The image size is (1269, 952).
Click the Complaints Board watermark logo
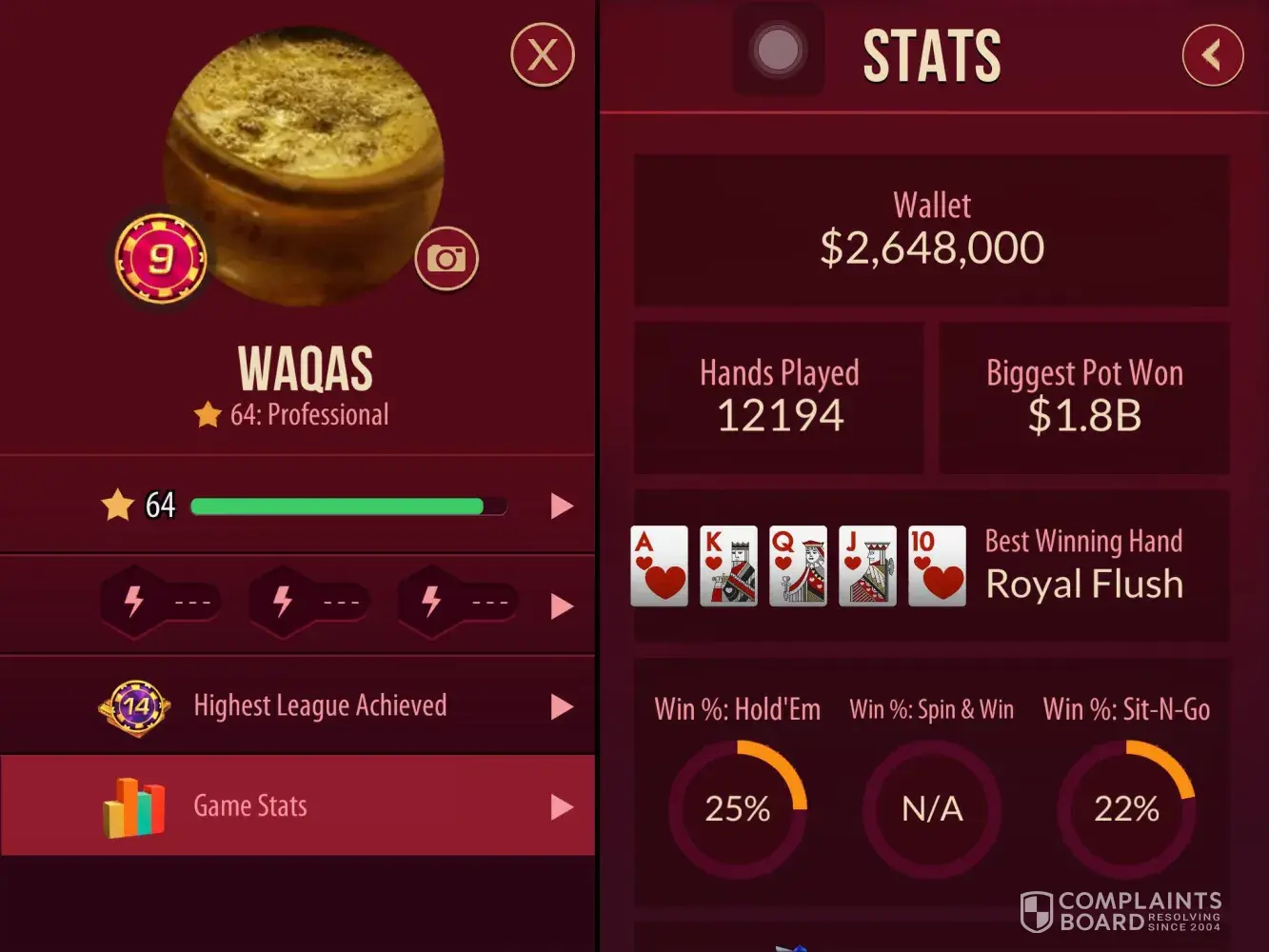(x=1120, y=911)
